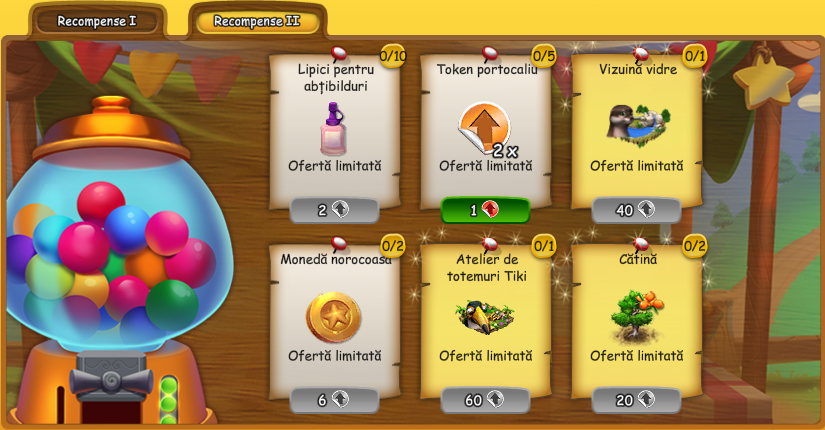The width and height of the screenshot is (825, 430).
Task: Purchase Cătină for 20 tokens
Action: click(636, 400)
